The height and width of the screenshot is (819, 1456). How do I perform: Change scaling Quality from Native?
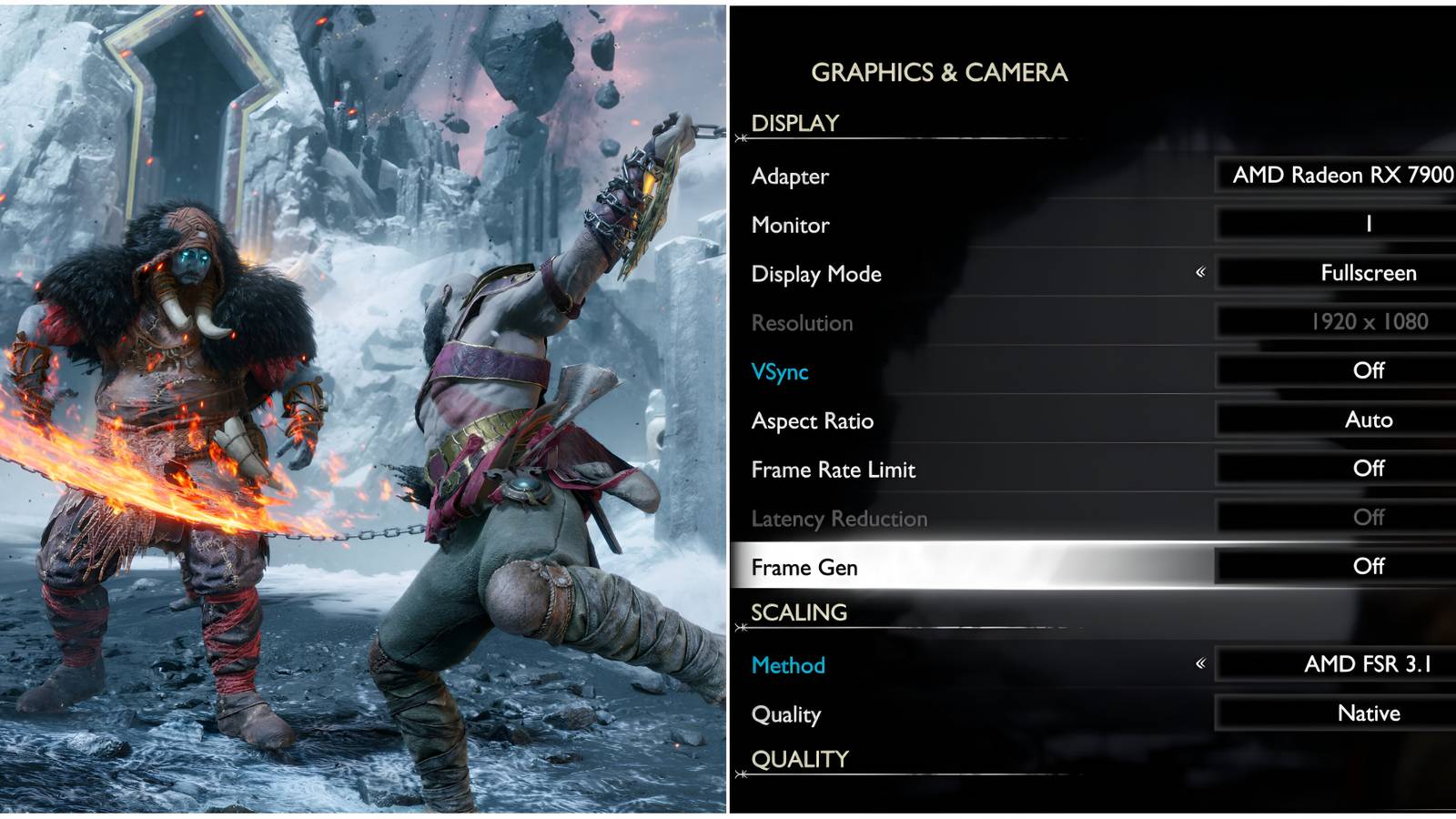pyautogui.click(x=1370, y=714)
